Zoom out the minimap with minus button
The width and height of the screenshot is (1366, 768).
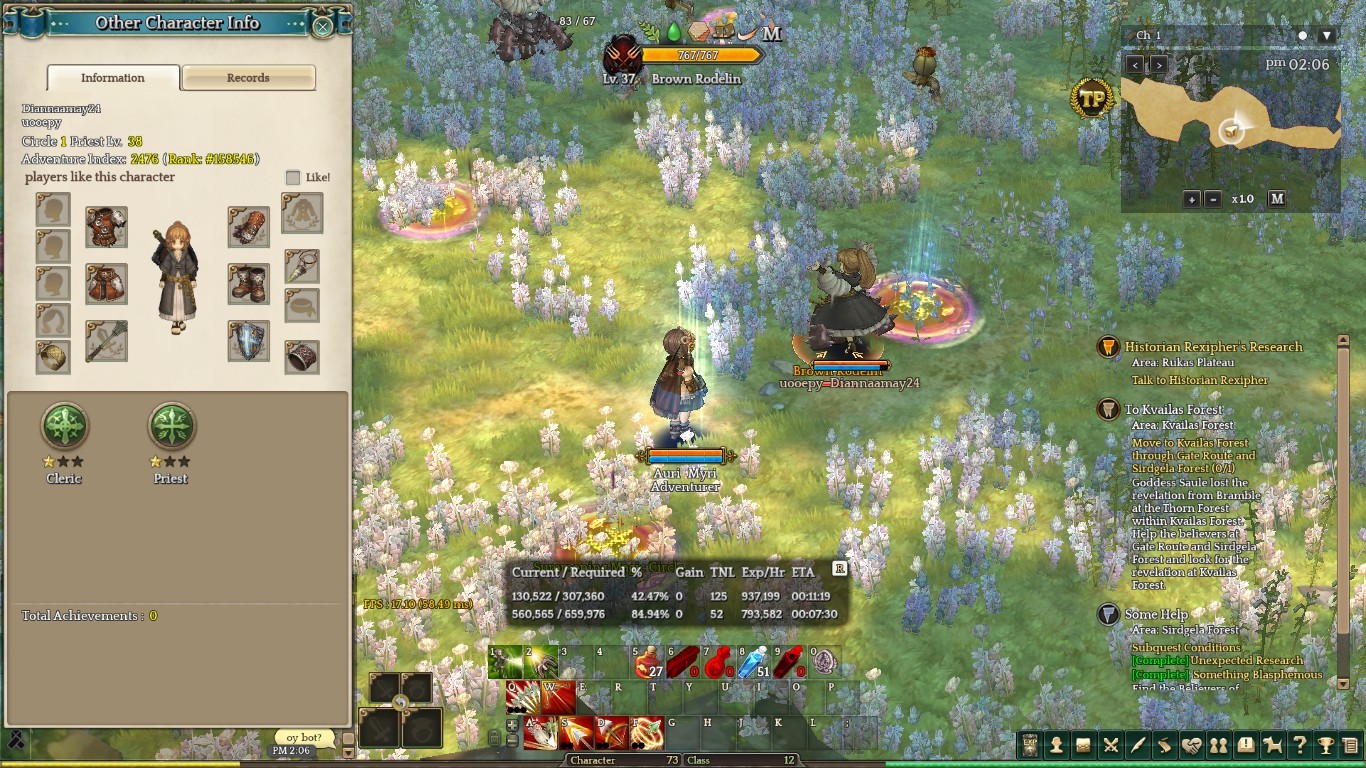click(x=1213, y=199)
